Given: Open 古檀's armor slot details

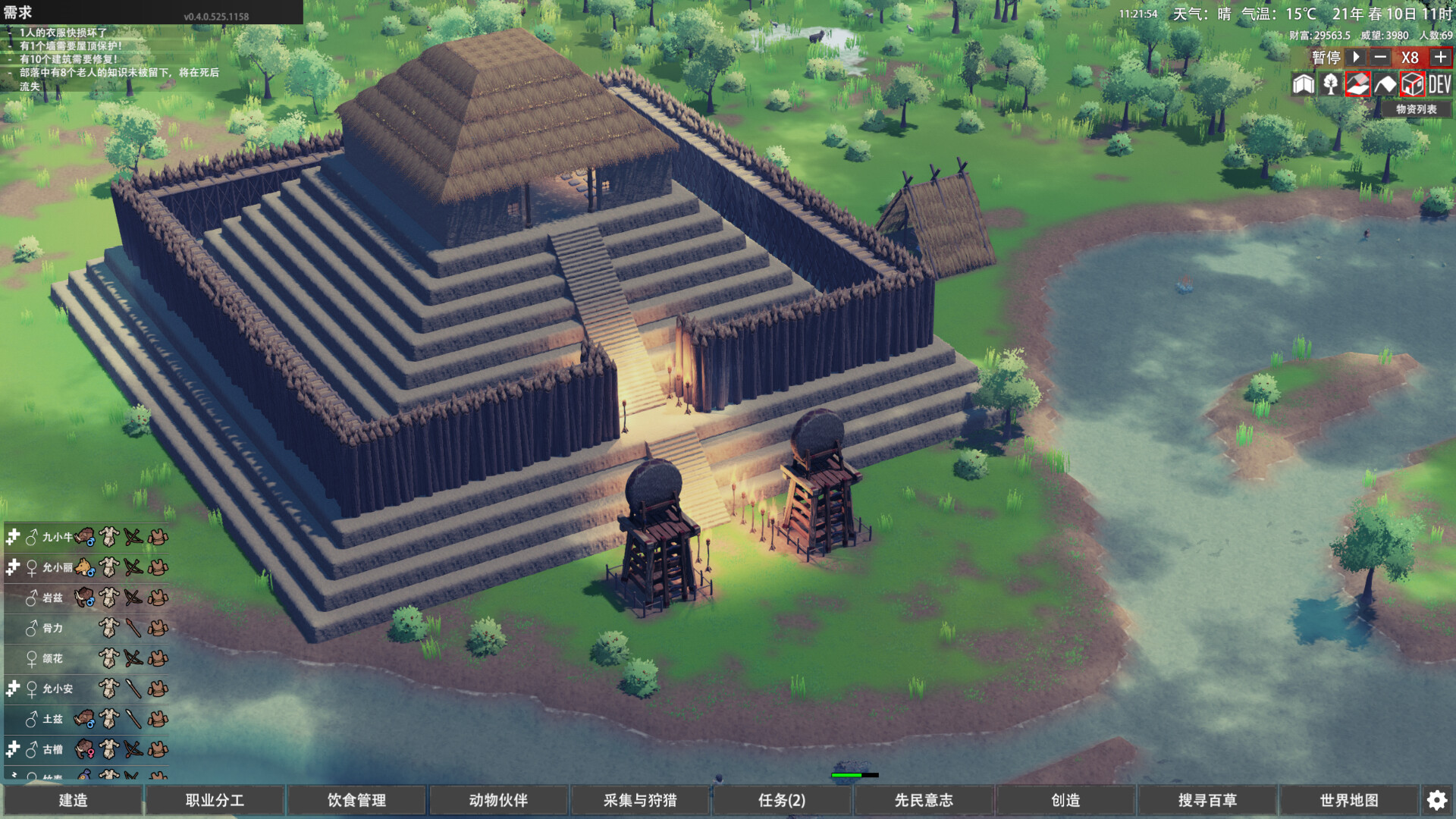Looking at the screenshot, I should click(158, 748).
